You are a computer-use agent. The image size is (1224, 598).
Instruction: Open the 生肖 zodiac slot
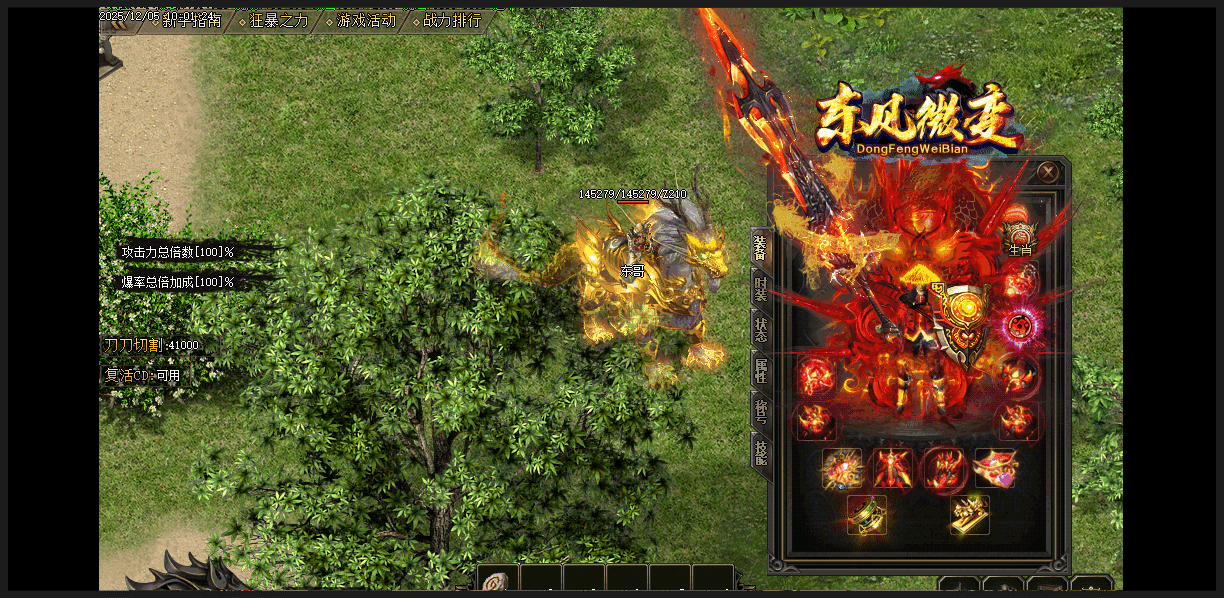point(1019,238)
